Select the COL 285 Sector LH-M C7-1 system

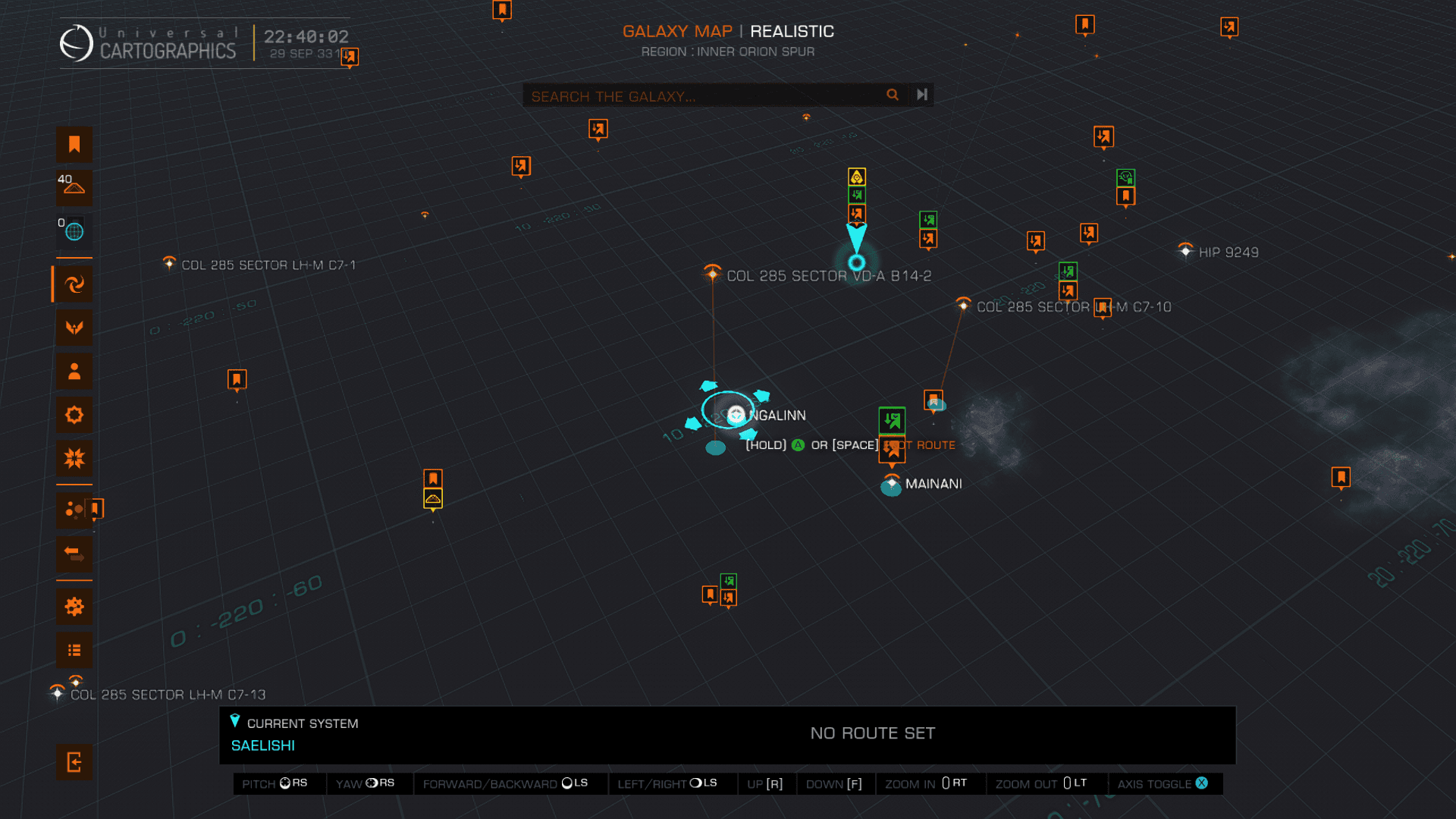(x=169, y=264)
